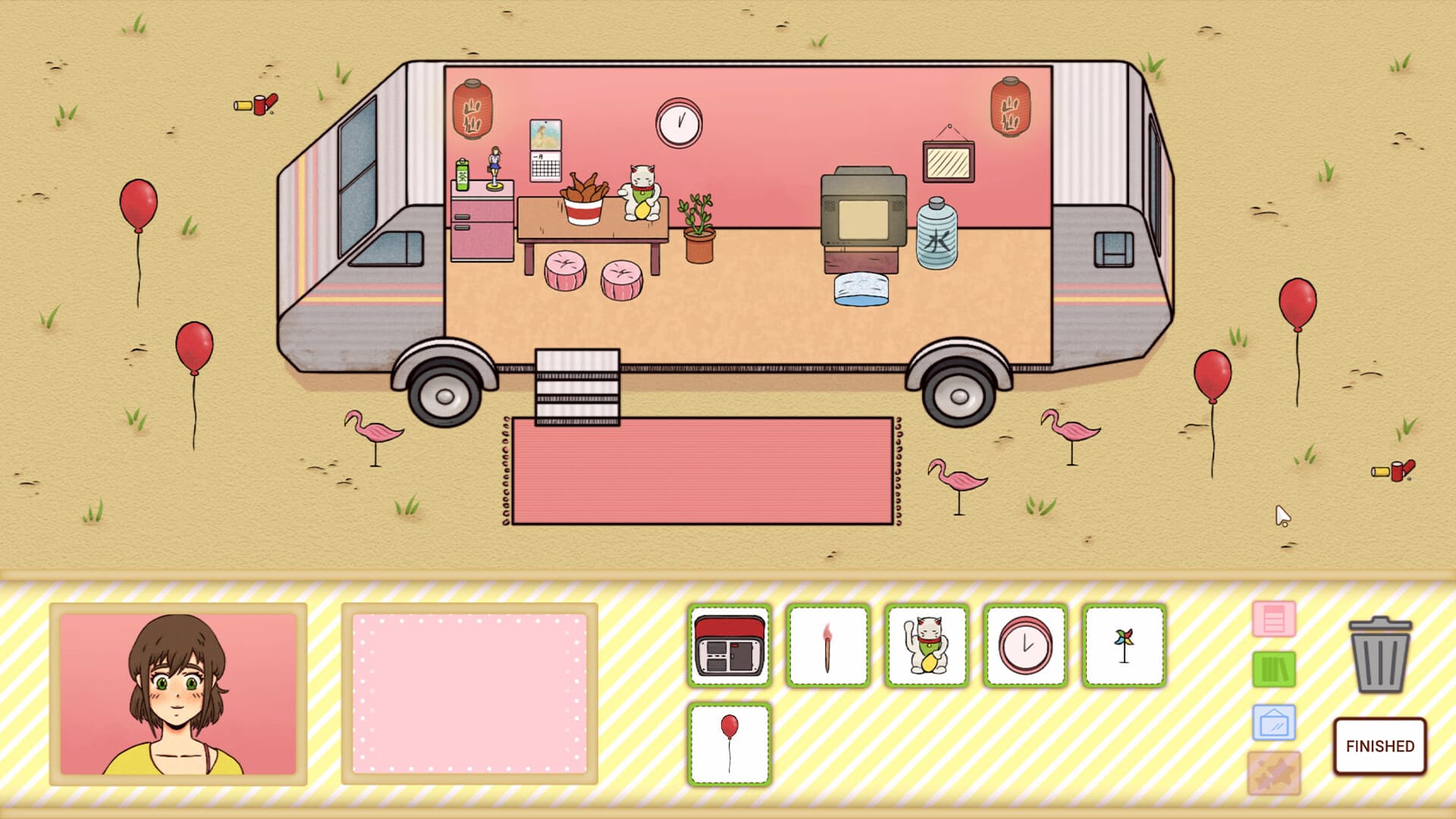Click the lucky cat on the table
Viewport: 1456px width, 819px height.
(x=639, y=193)
